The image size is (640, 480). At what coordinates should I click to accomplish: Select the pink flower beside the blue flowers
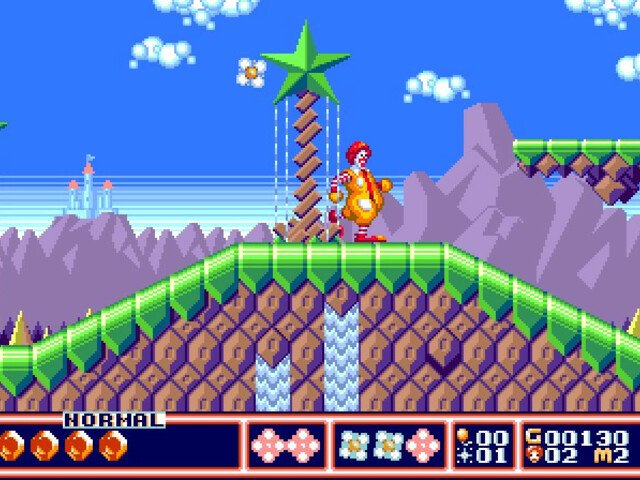coord(423,444)
